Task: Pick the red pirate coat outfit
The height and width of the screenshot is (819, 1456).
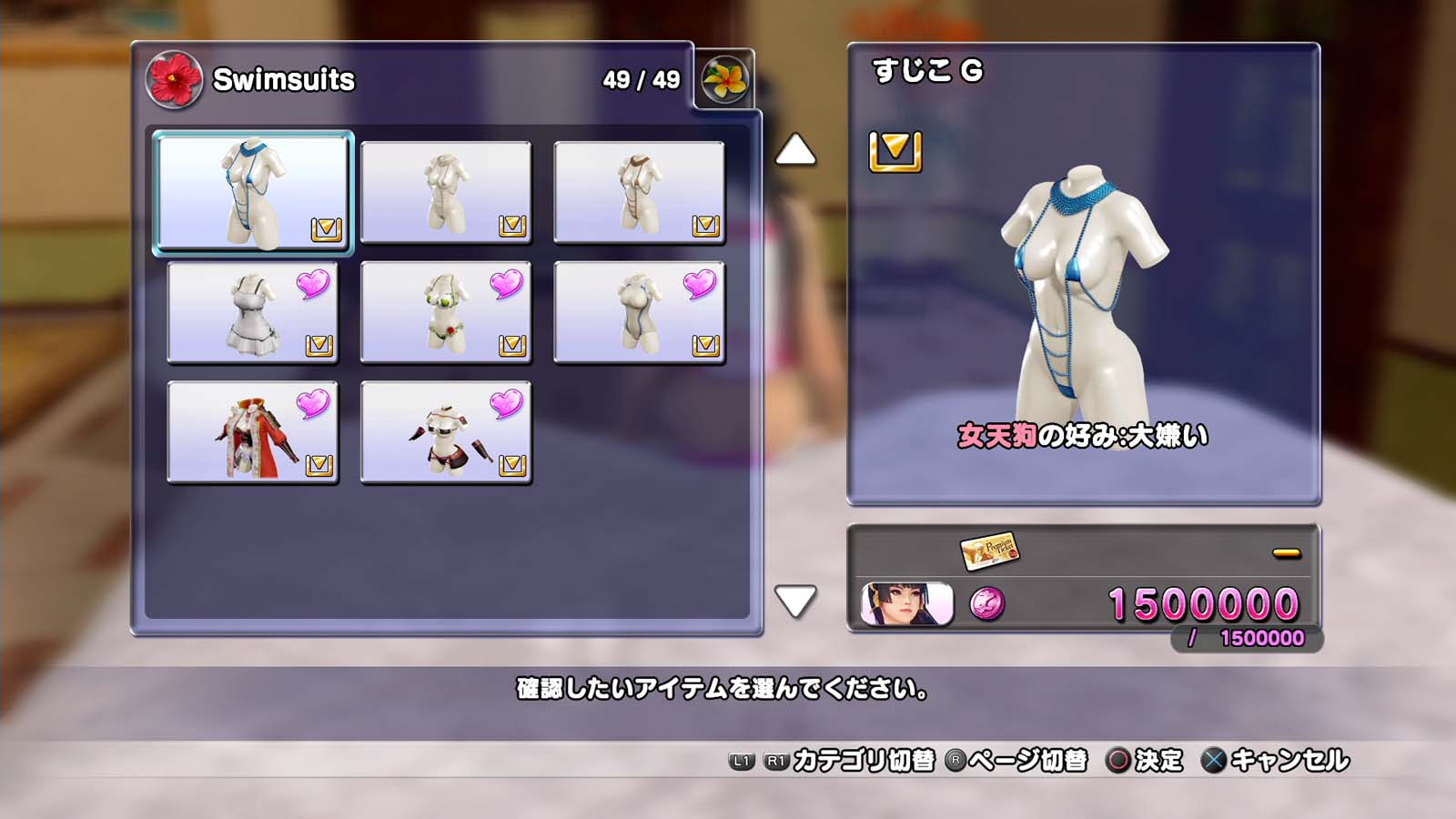Action: pos(253,432)
